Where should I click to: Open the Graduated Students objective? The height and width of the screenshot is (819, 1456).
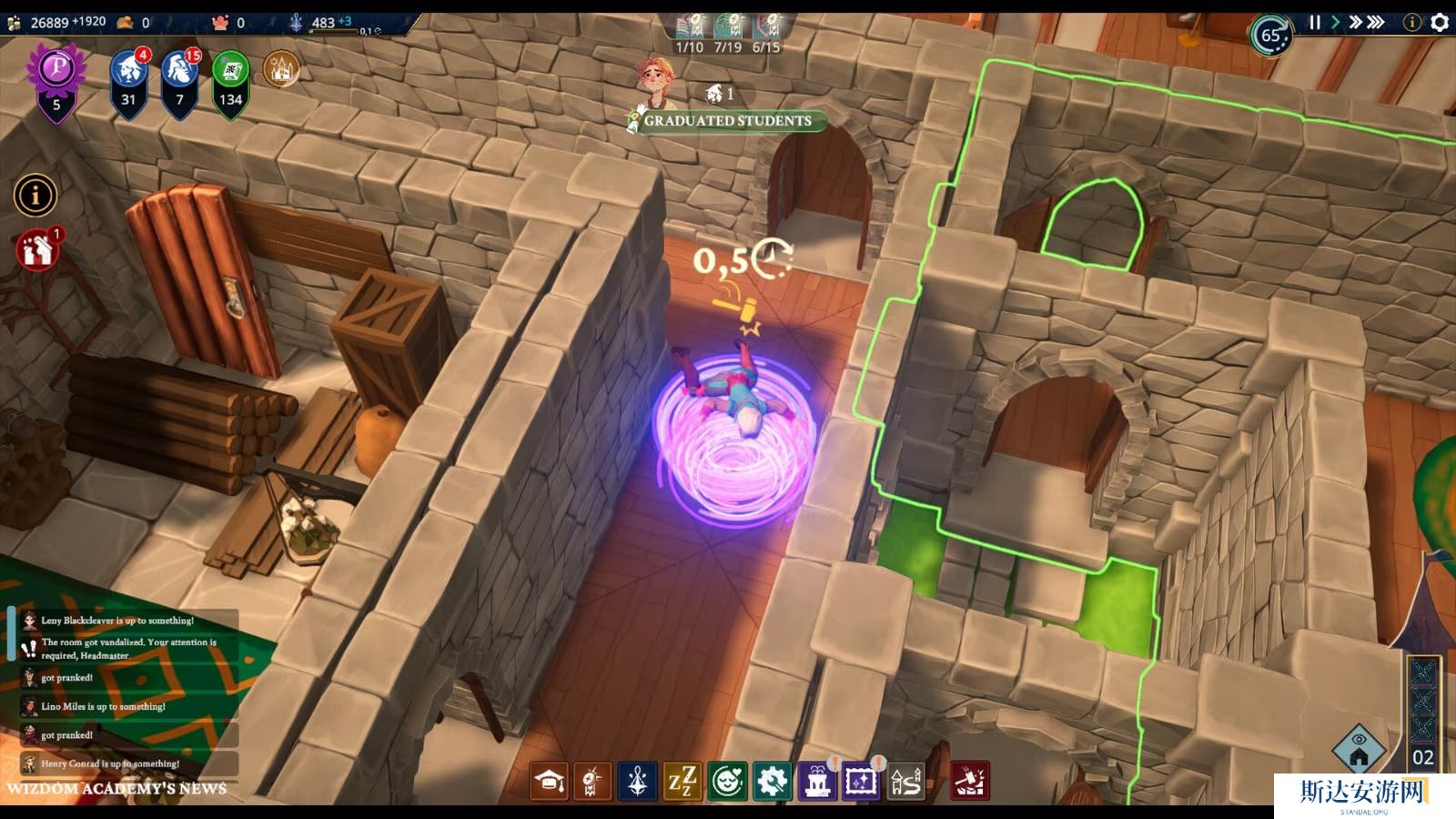coord(727,121)
